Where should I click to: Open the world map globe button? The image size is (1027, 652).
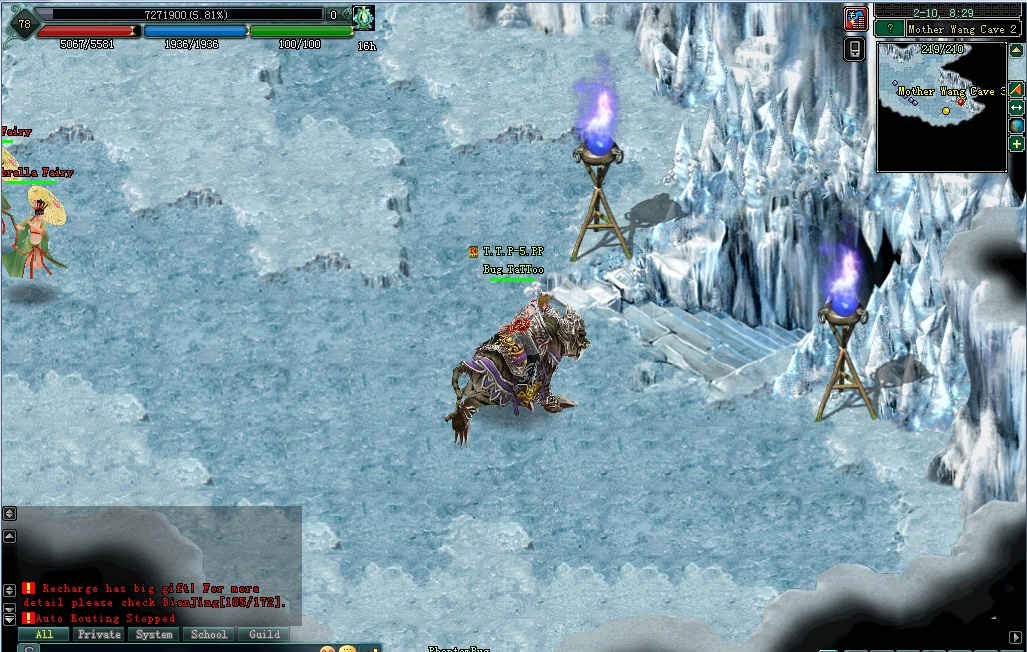coord(1016,126)
